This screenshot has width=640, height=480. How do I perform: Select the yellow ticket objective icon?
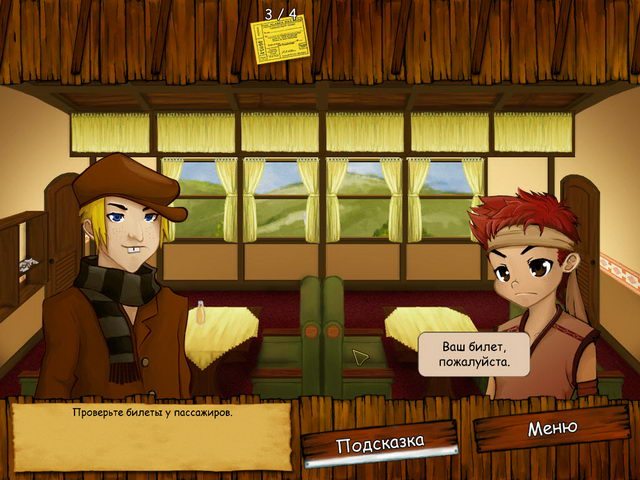click(280, 41)
